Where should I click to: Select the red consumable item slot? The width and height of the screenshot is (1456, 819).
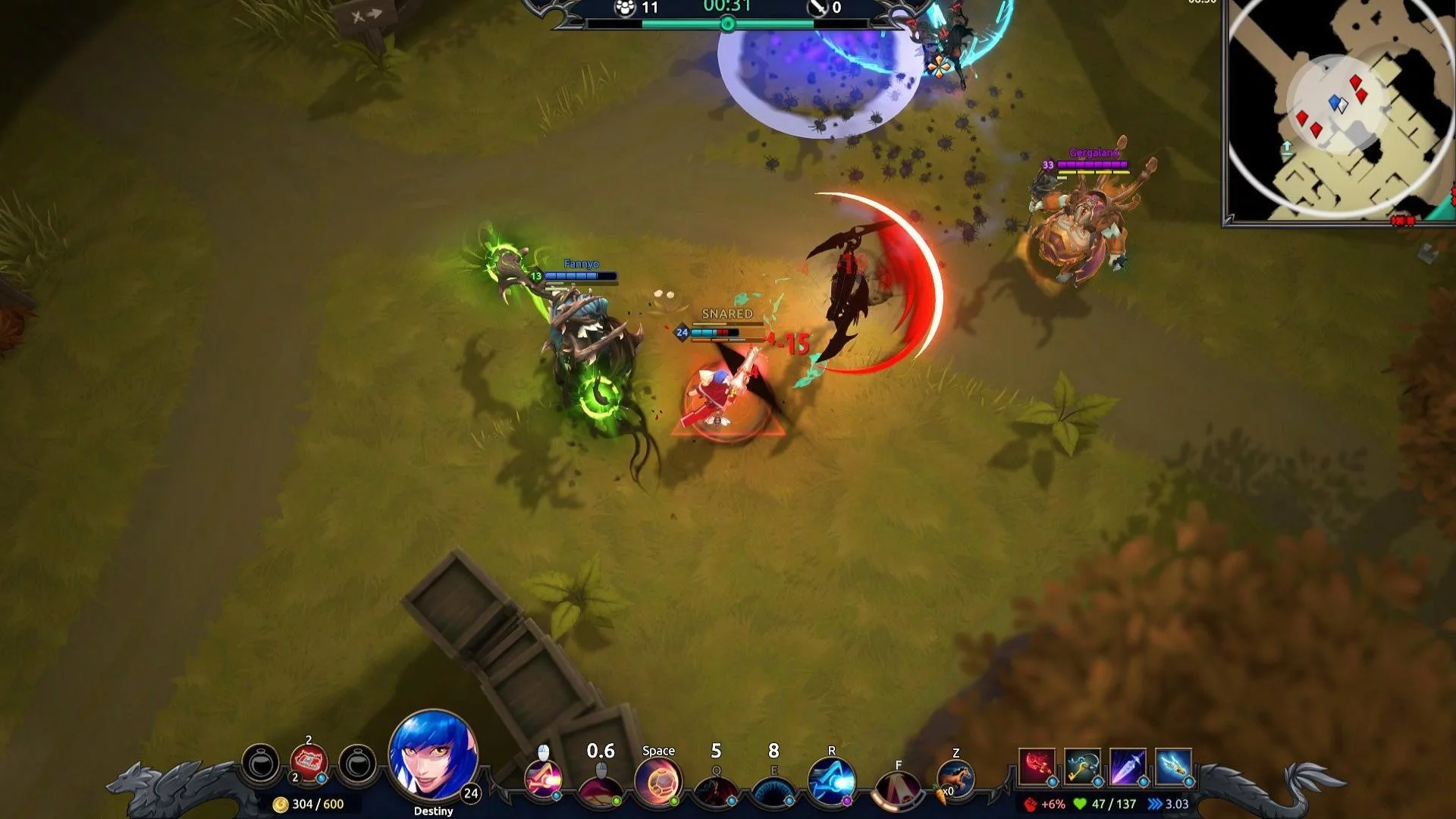point(309,761)
